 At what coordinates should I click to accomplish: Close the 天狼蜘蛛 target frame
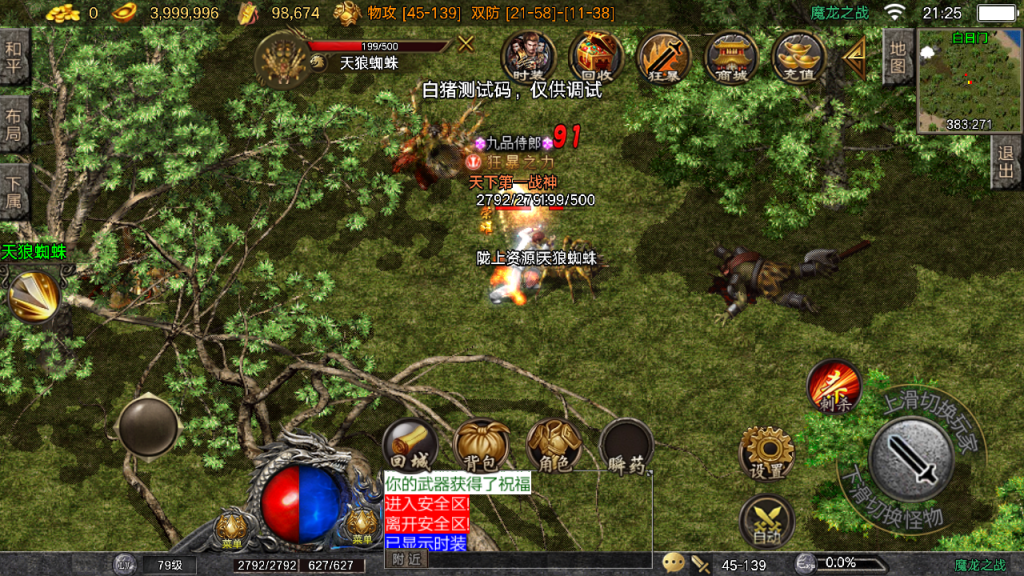(465, 43)
